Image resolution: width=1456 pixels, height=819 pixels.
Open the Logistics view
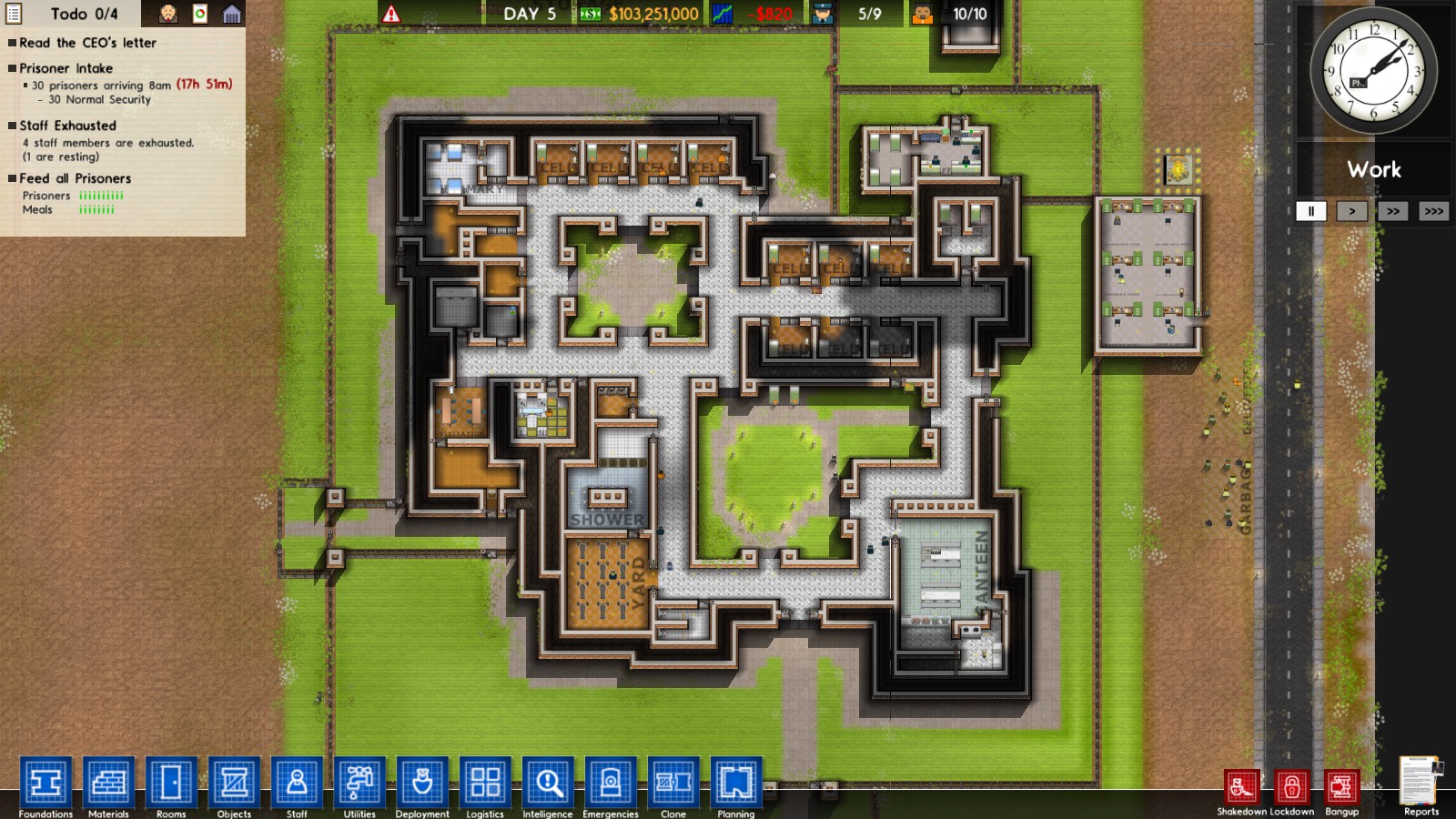point(485,781)
